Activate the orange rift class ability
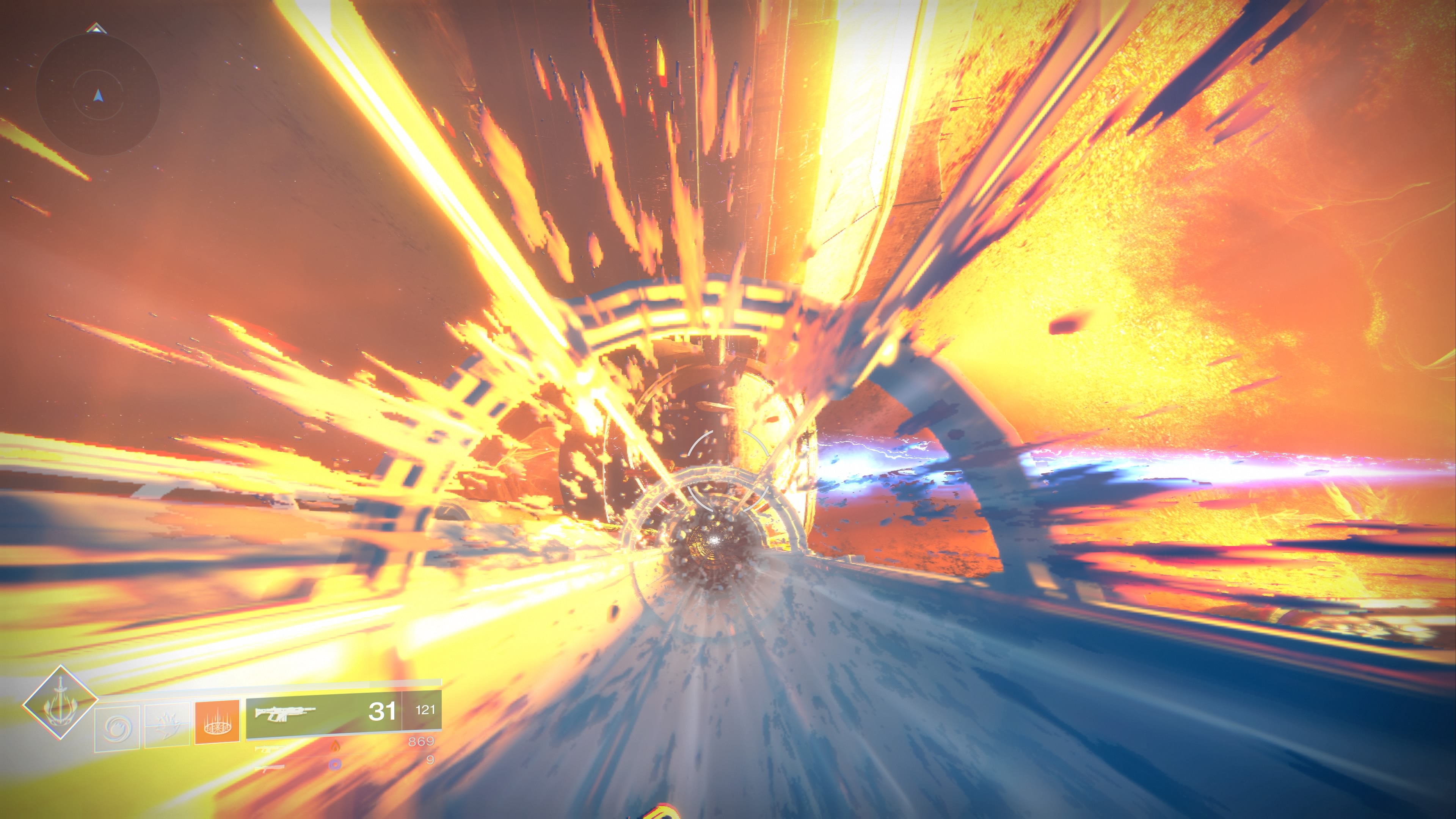 coord(217,722)
